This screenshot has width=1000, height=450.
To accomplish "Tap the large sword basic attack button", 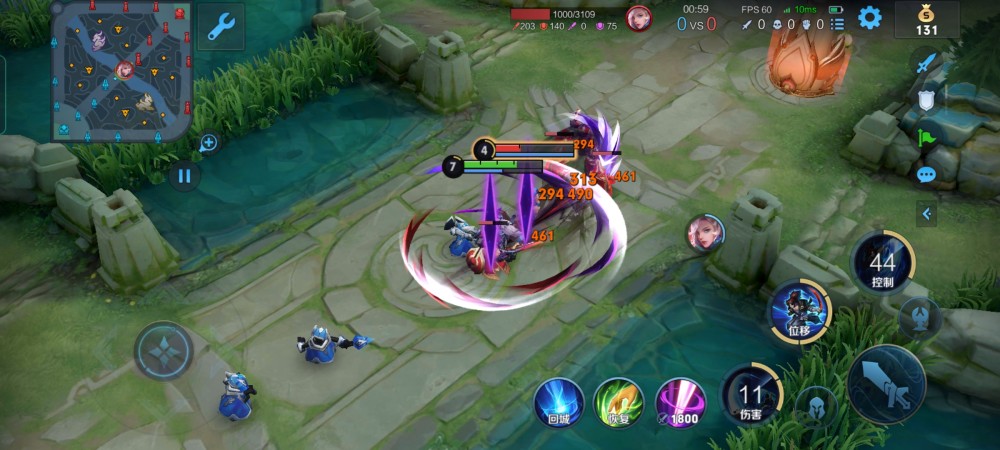I will coord(886,385).
